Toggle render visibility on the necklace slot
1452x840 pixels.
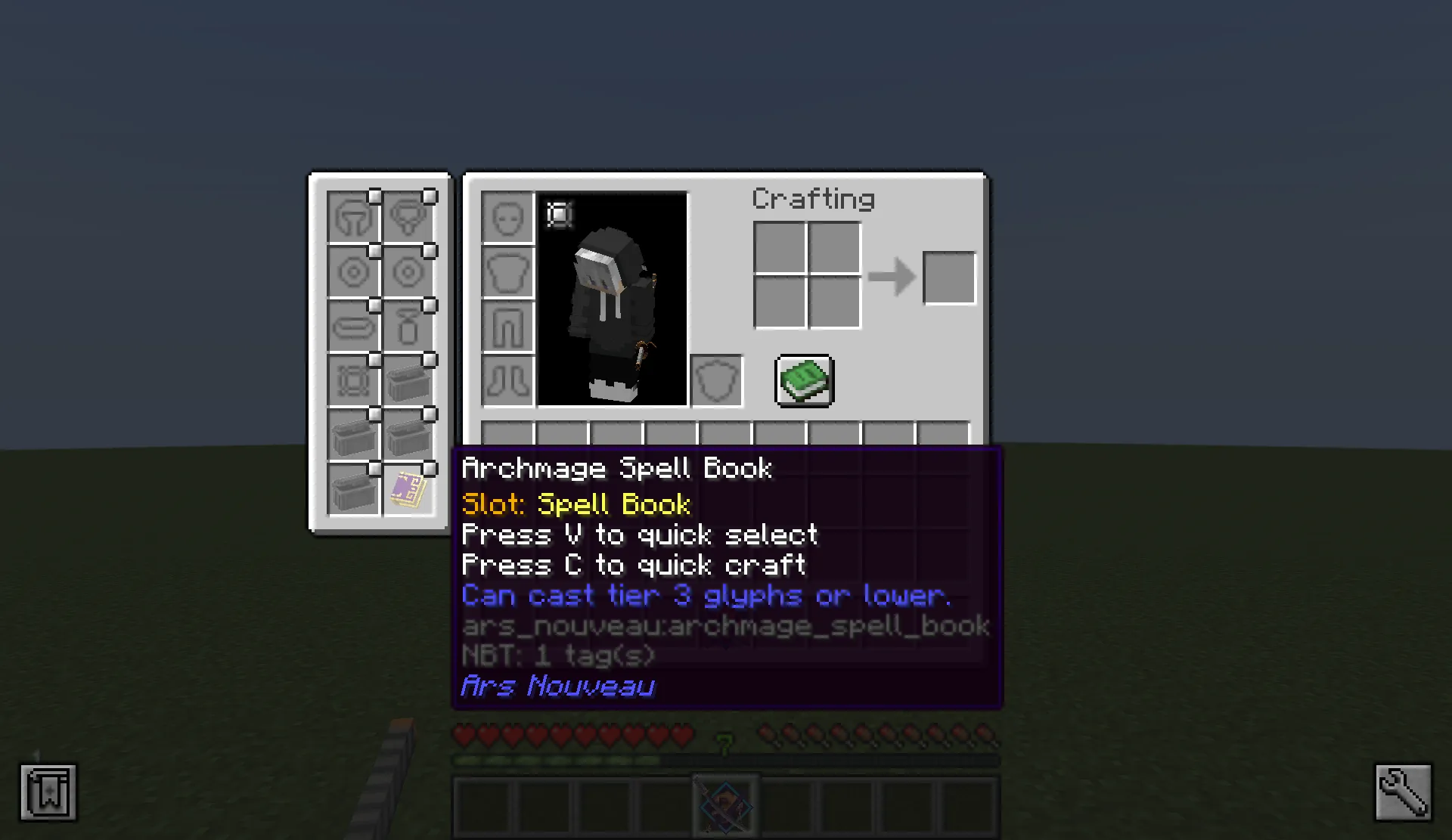click(430, 194)
